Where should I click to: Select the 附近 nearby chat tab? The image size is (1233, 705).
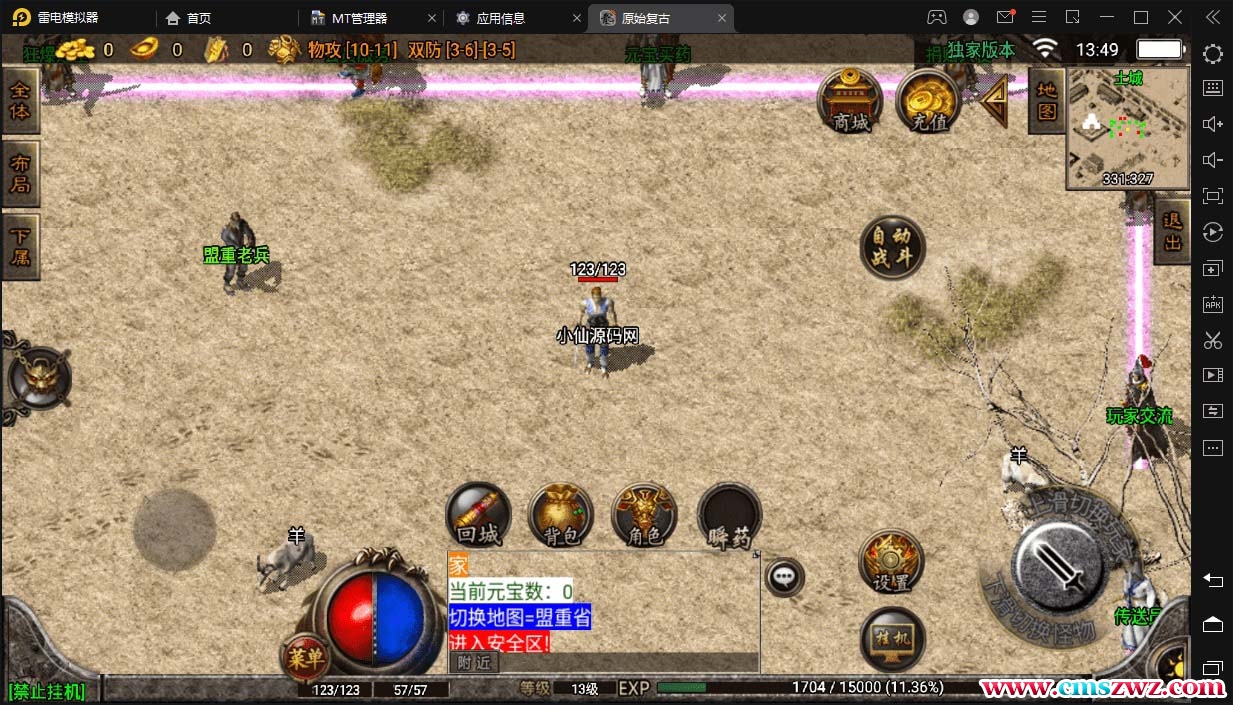pos(474,662)
